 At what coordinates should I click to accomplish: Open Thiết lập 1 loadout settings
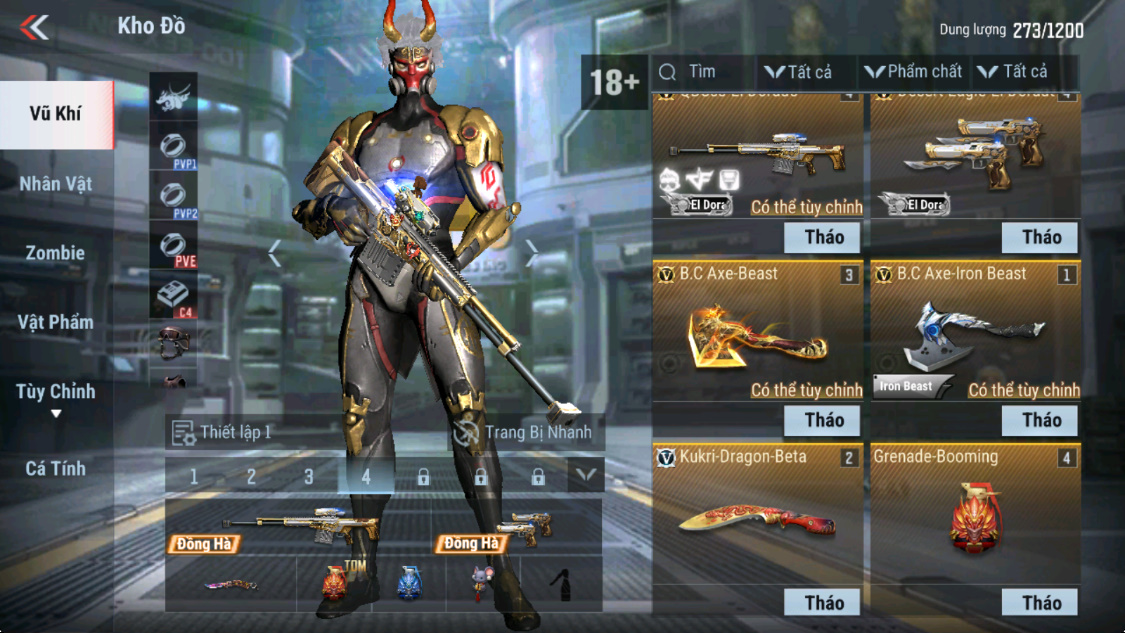[222, 432]
